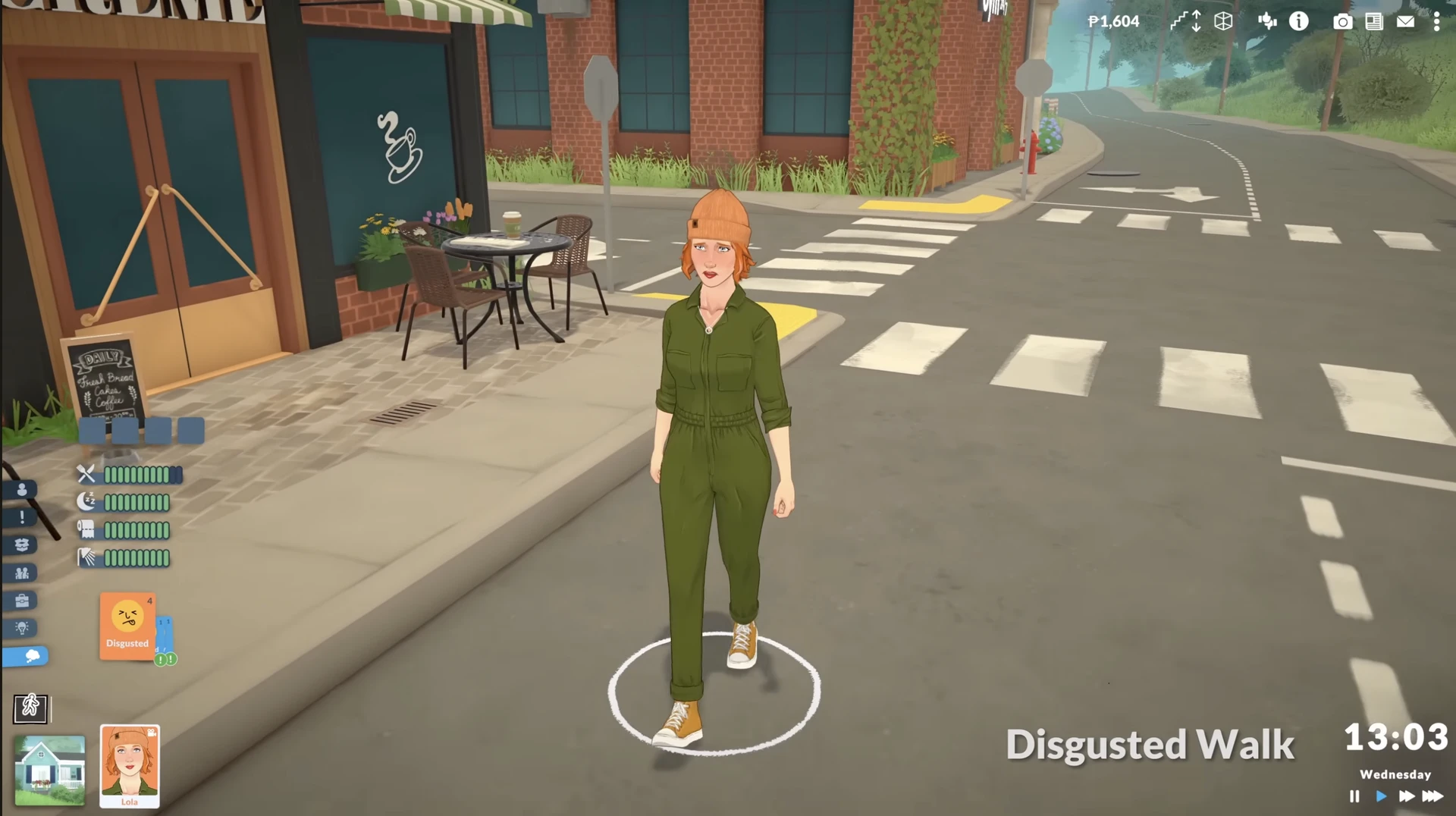Screen dimensions: 1456x816
Task: Select the walking figure action icon
Action: point(30,708)
